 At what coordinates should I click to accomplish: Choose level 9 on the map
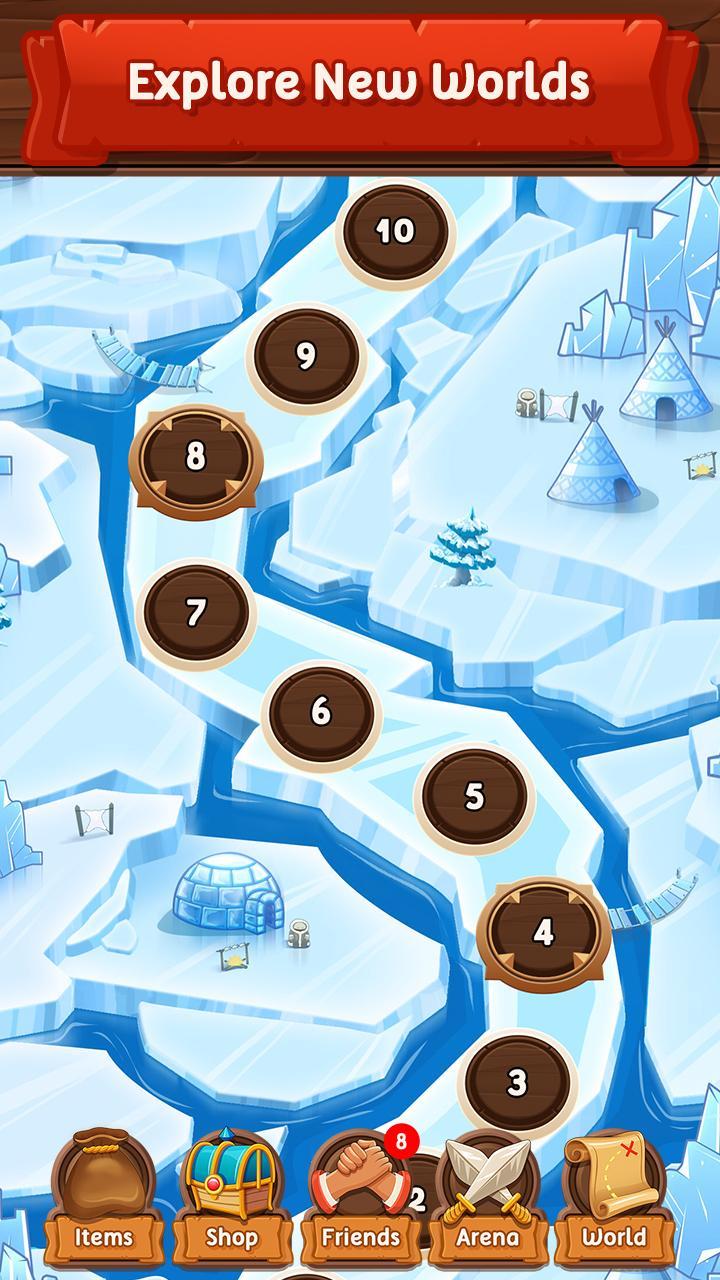[x=306, y=356]
